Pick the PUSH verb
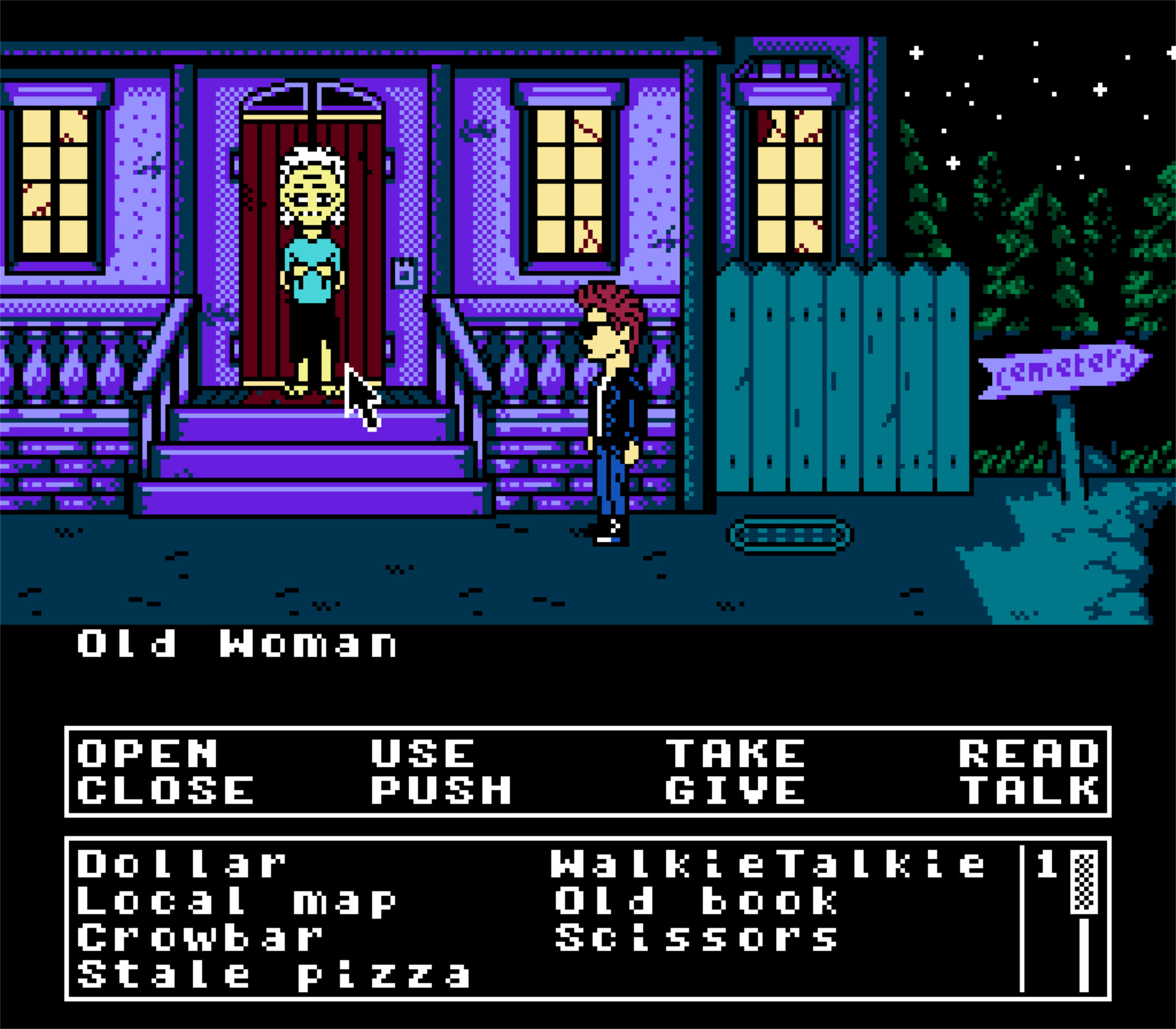The height and width of the screenshot is (1029, 1176). pos(441,790)
